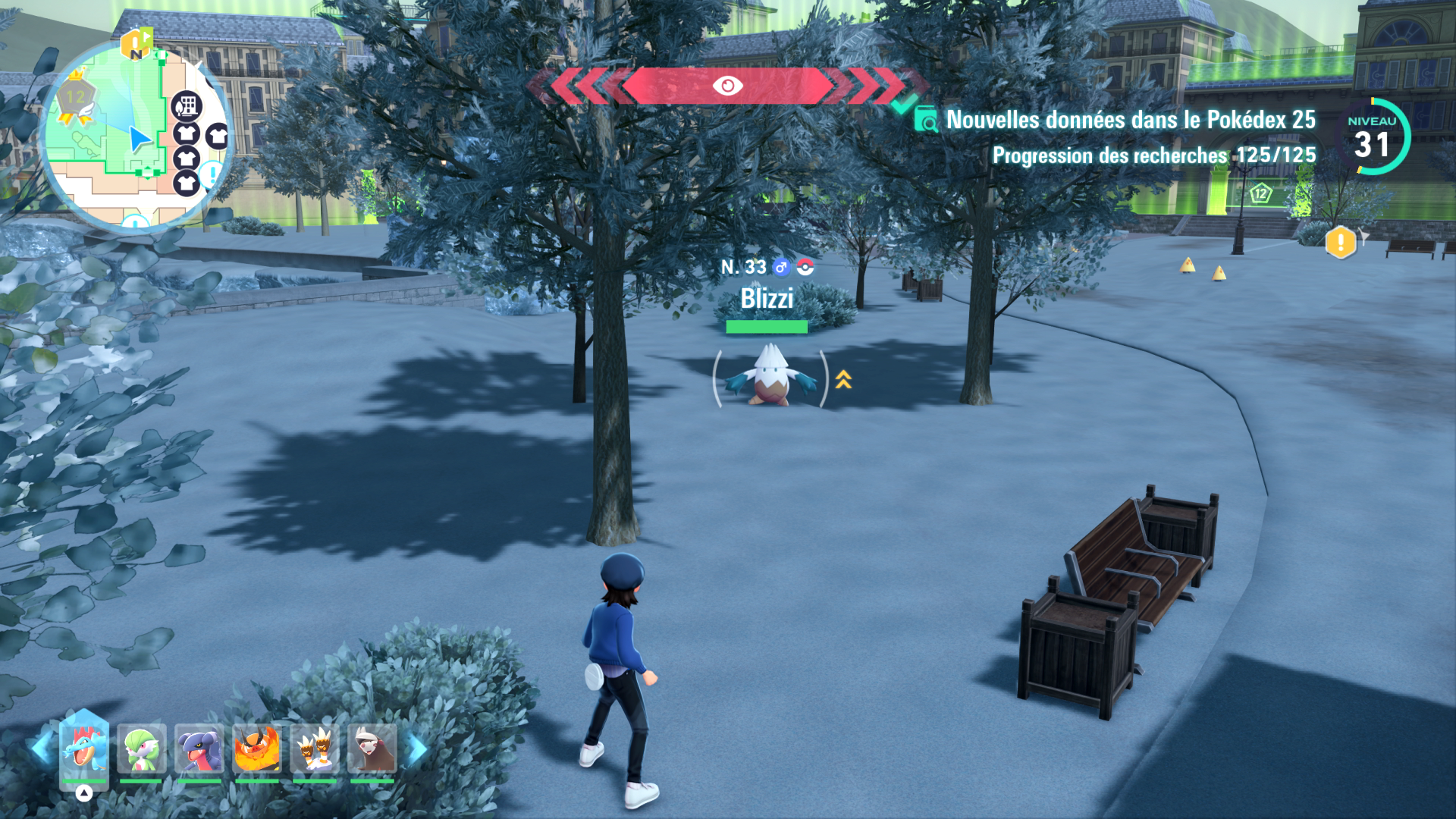Click the party bar's right arrow
This screenshot has width=1456, height=819.
416,749
